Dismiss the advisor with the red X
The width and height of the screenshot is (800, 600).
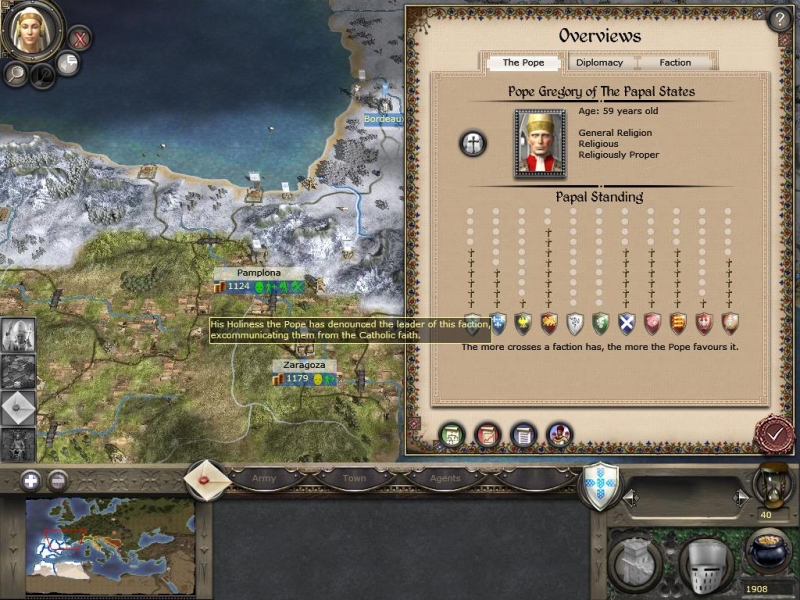(x=79, y=39)
